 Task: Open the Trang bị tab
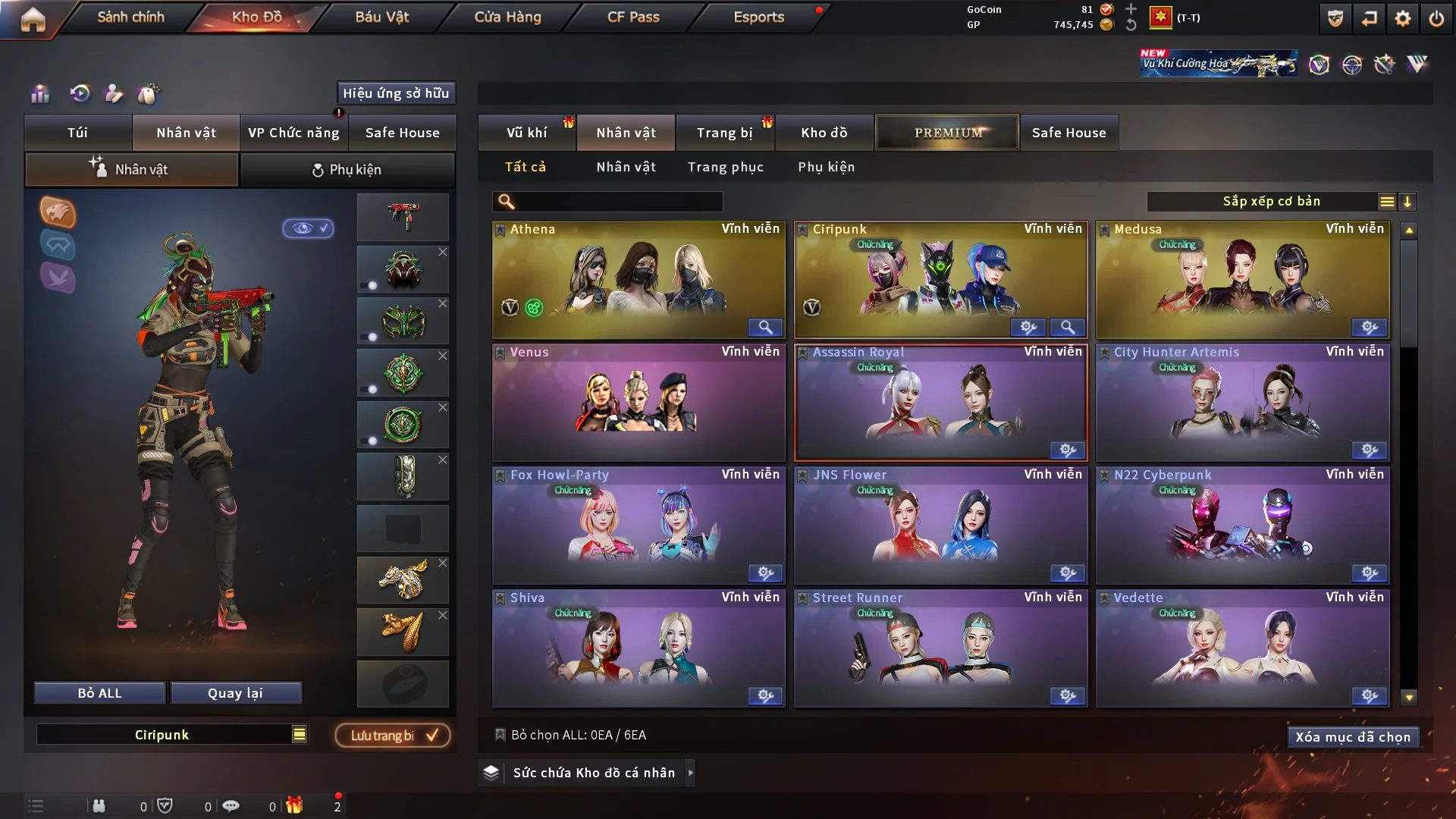point(724,133)
